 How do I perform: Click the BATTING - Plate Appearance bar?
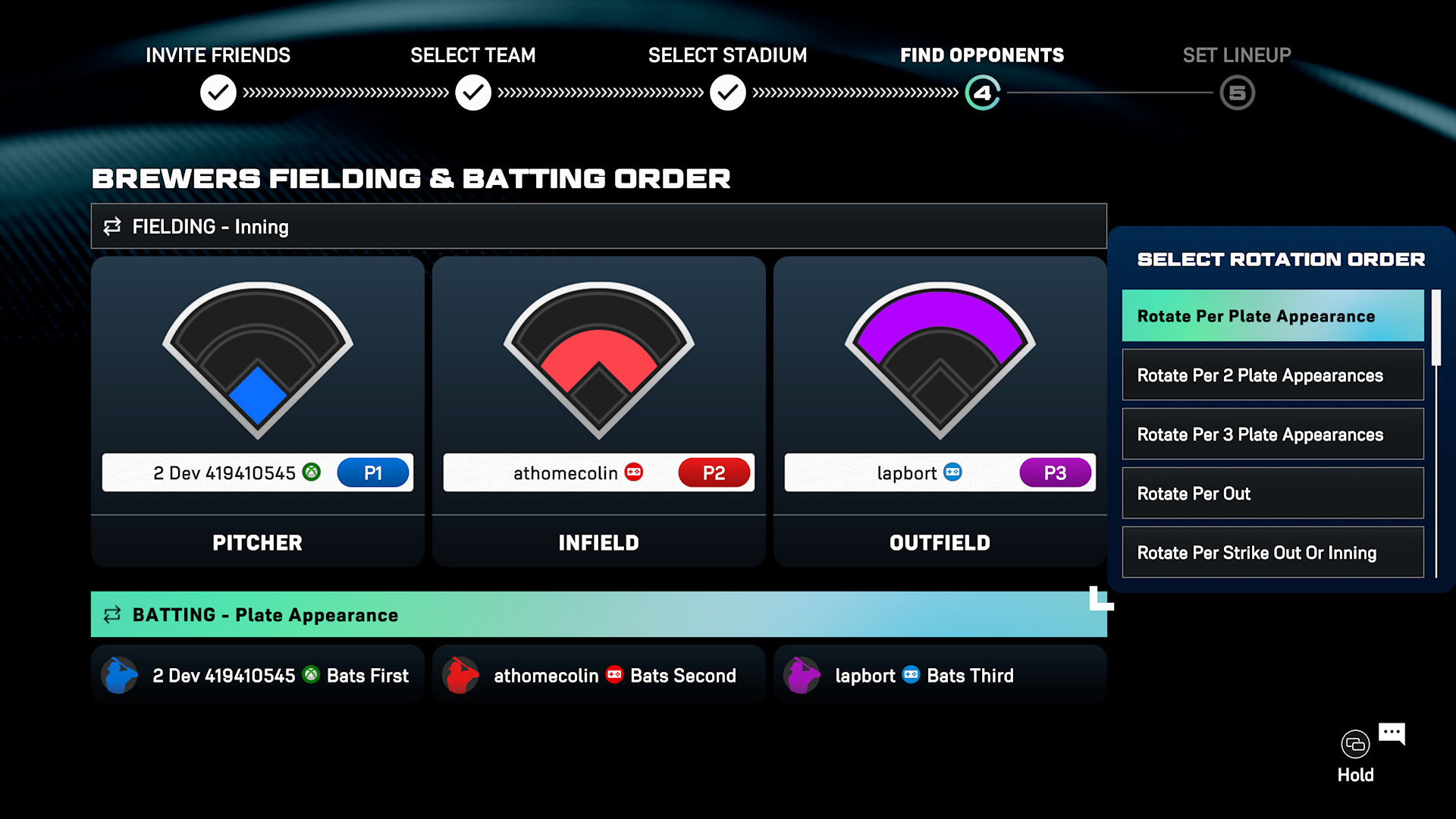[598, 615]
